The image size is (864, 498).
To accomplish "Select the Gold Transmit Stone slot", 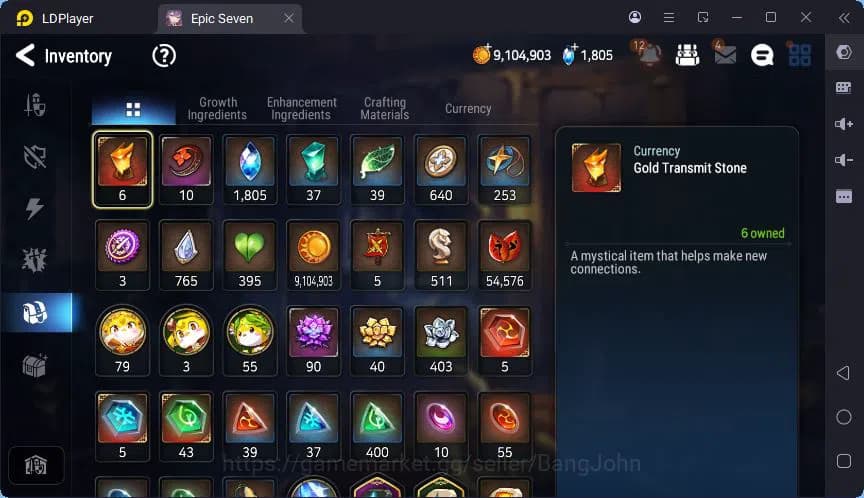I will (x=122, y=166).
